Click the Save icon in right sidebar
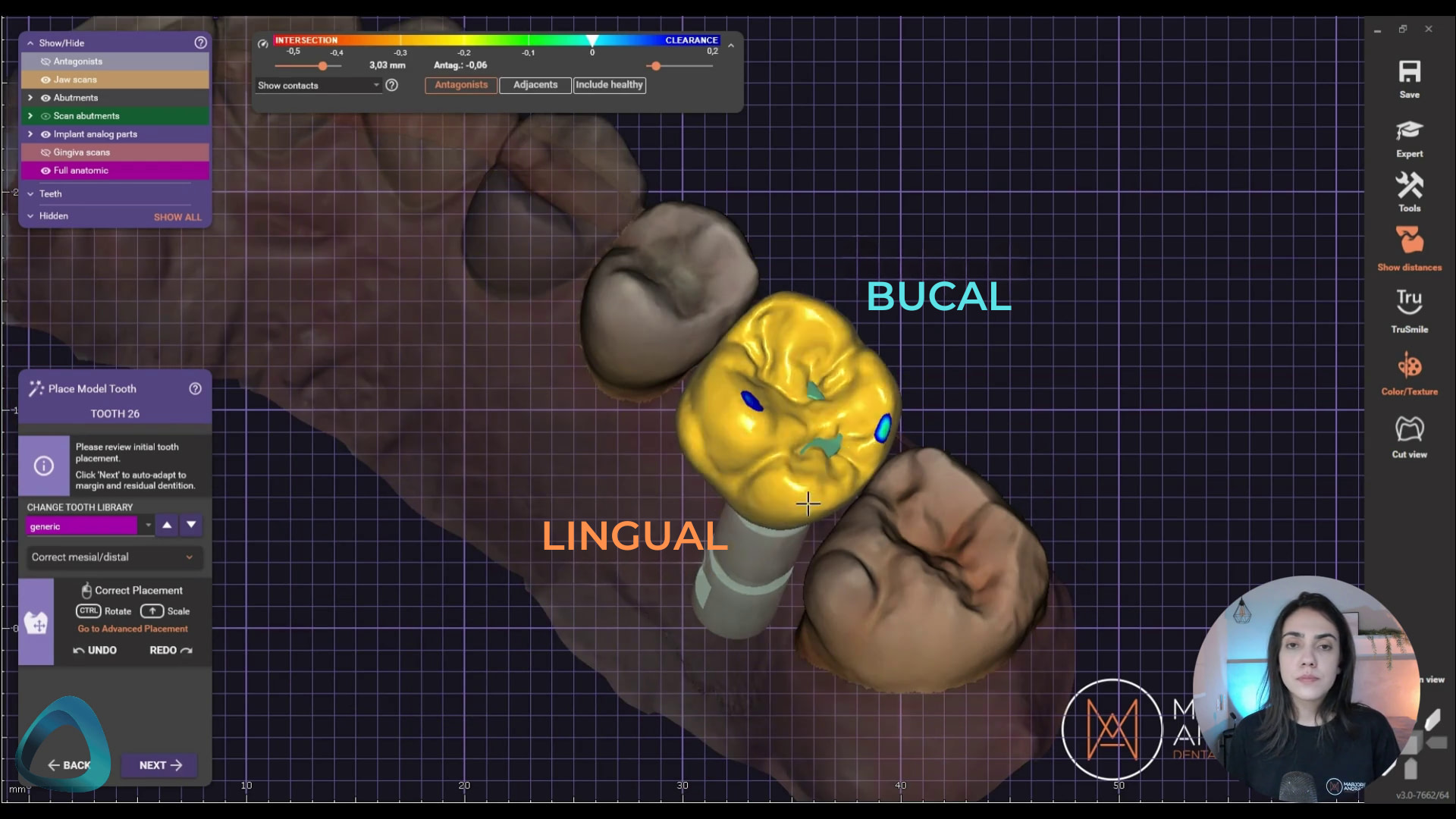Viewport: 1456px width, 819px height. [1409, 76]
